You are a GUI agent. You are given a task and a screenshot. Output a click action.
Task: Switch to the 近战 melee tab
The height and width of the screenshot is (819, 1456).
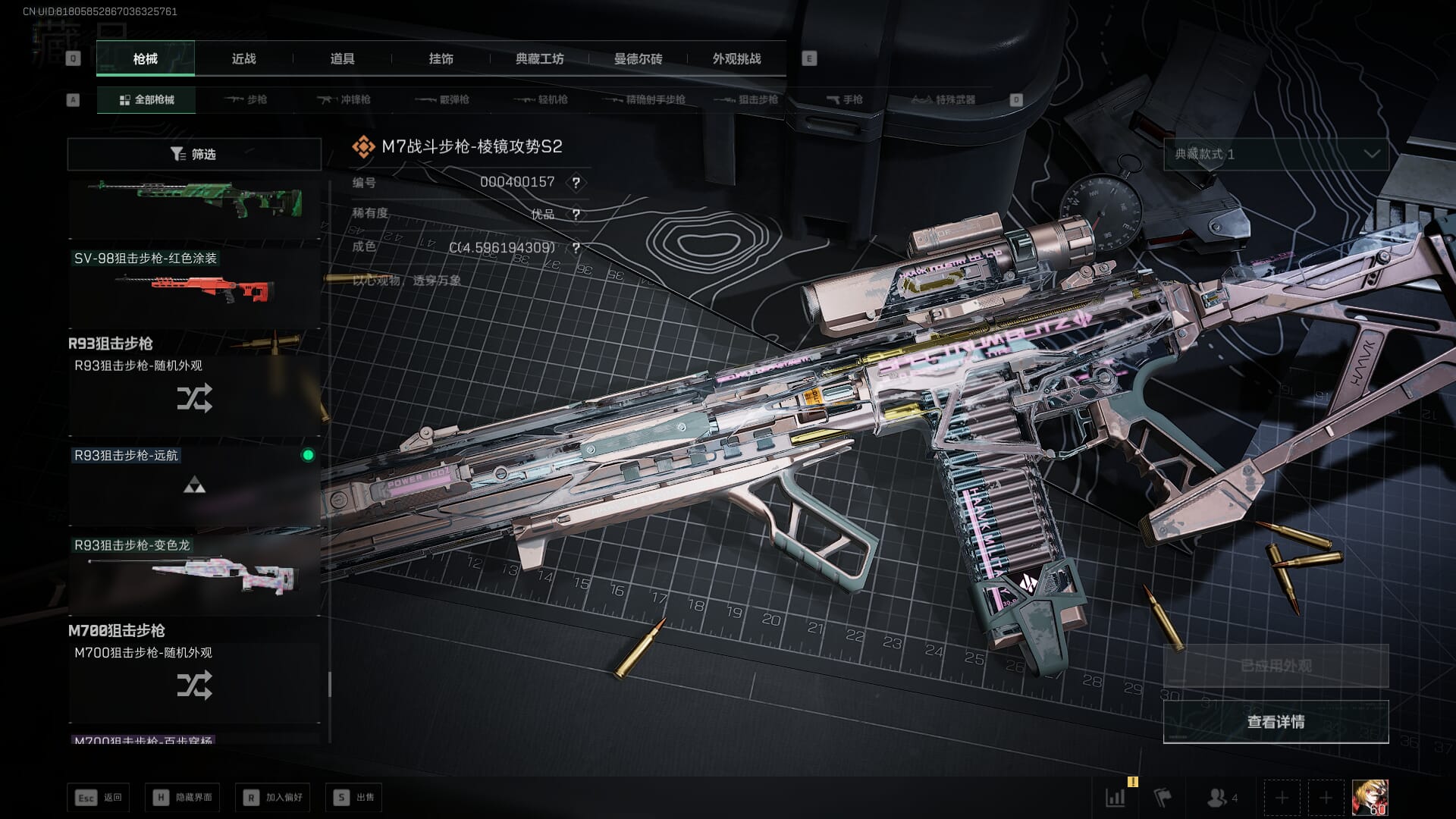[243, 58]
